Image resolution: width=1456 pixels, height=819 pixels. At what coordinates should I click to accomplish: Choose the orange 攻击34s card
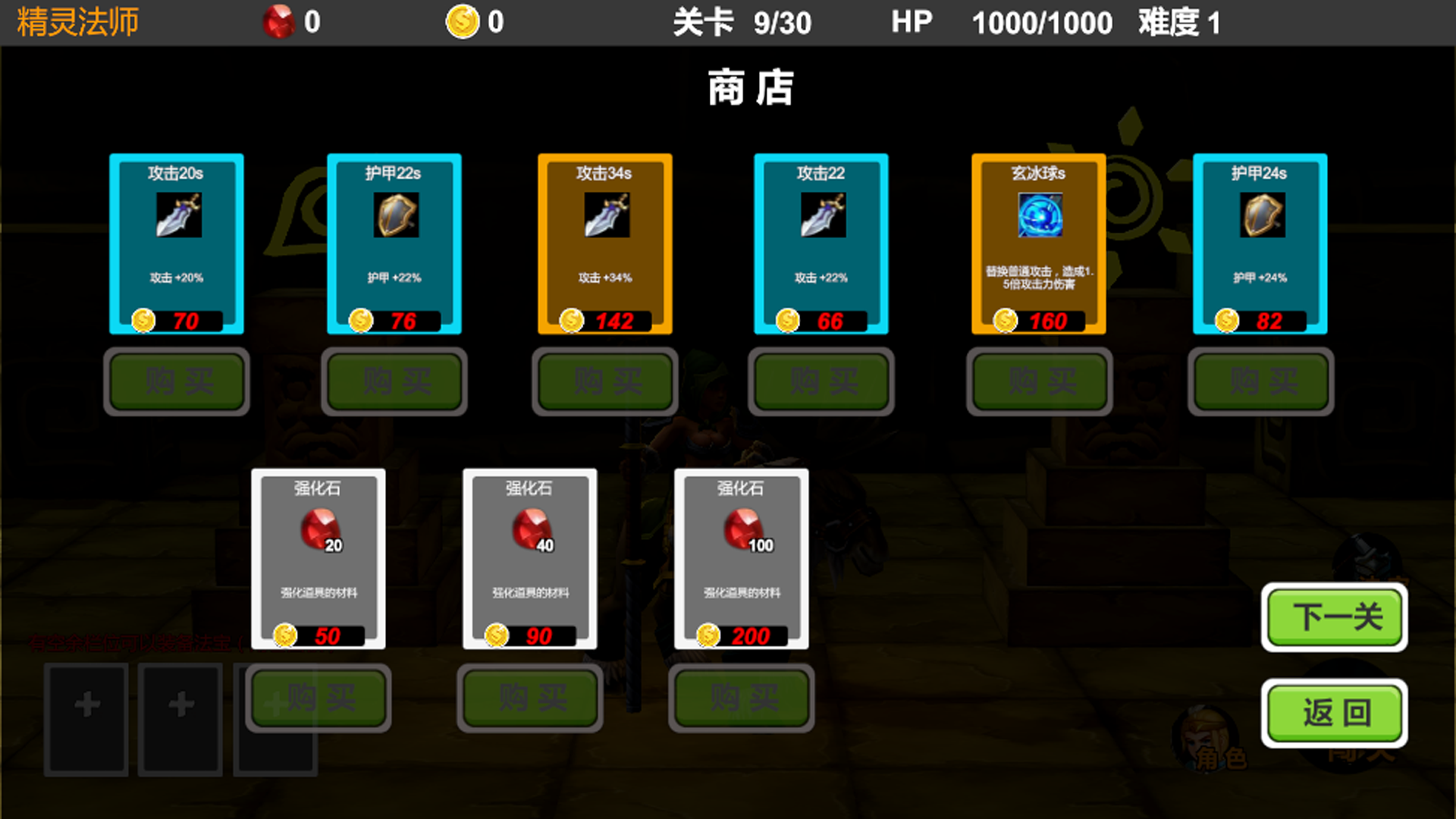[604, 243]
